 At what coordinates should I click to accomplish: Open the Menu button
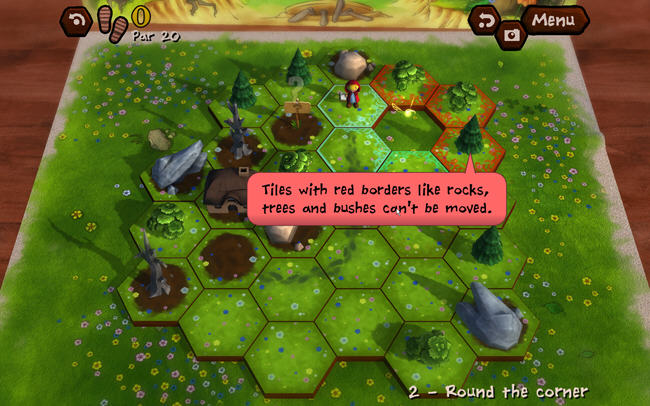[x=553, y=19]
